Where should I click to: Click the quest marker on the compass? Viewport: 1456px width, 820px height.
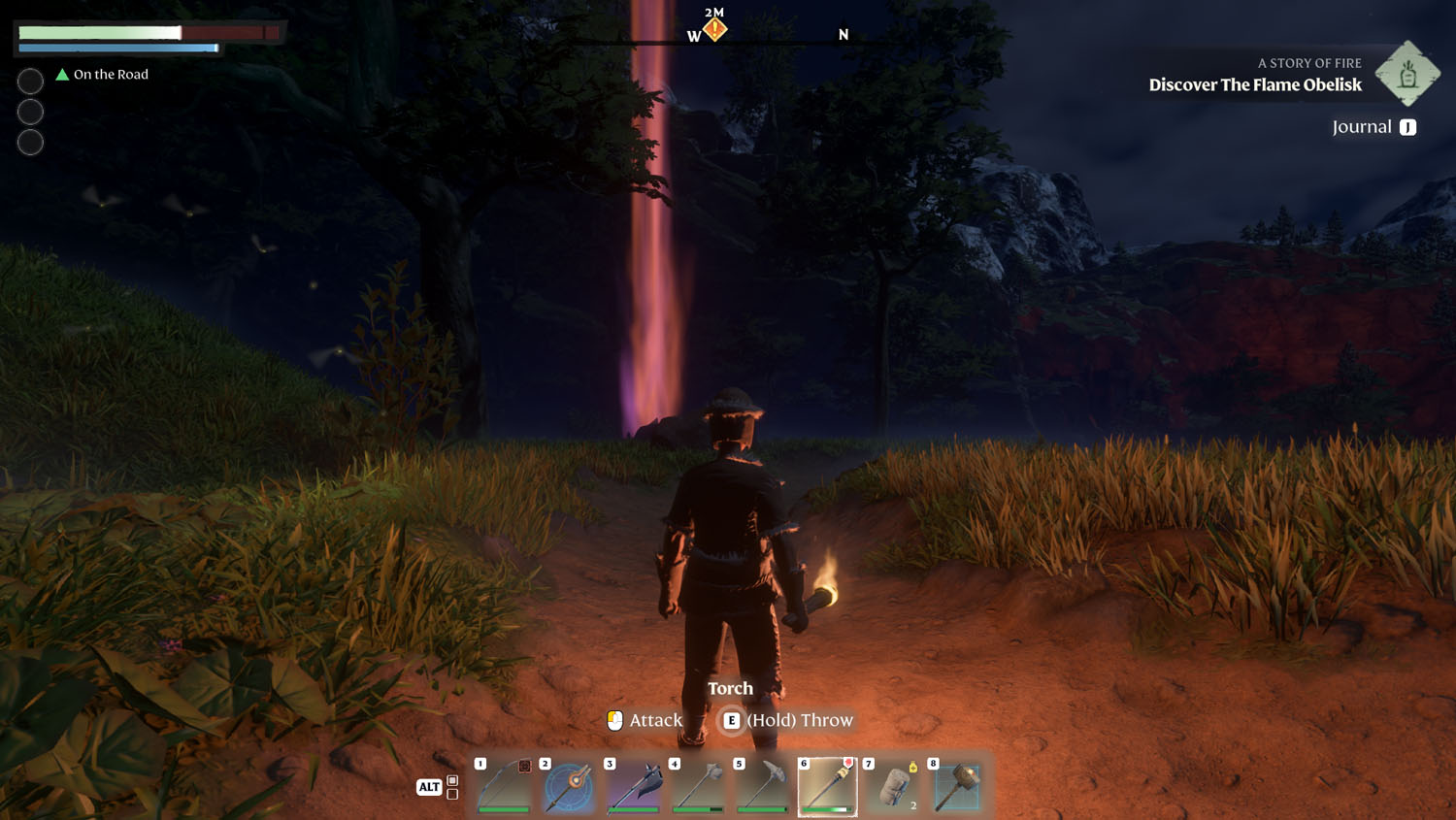(x=715, y=29)
